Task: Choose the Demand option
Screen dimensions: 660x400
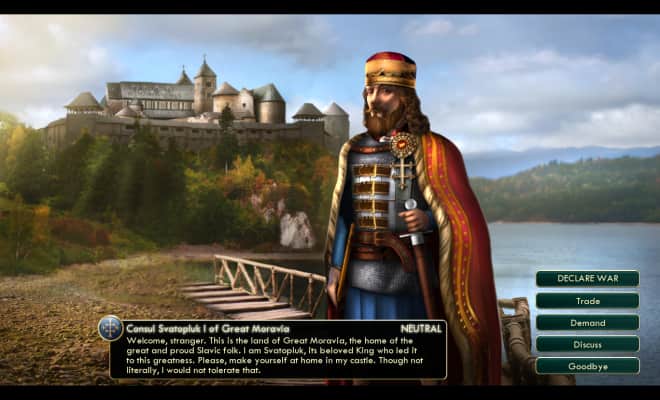Action: point(587,322)
